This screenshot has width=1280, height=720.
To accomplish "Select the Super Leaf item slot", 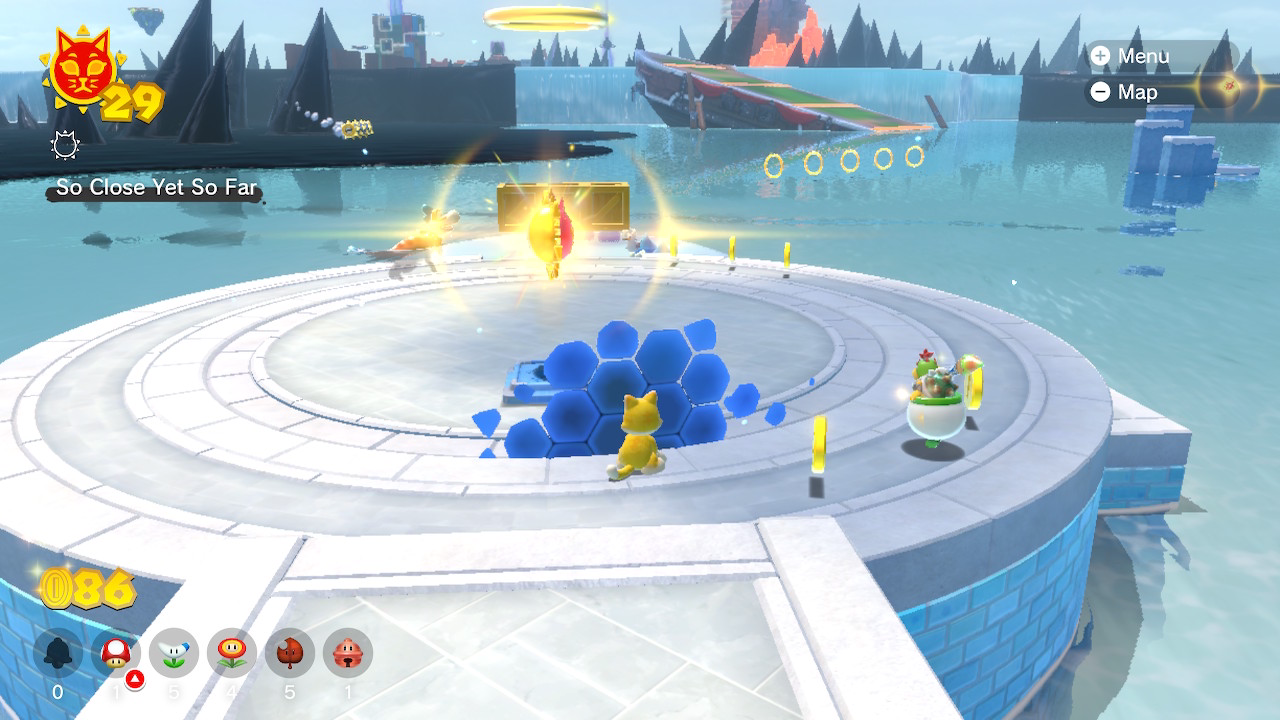I will [x=290, y=654].
